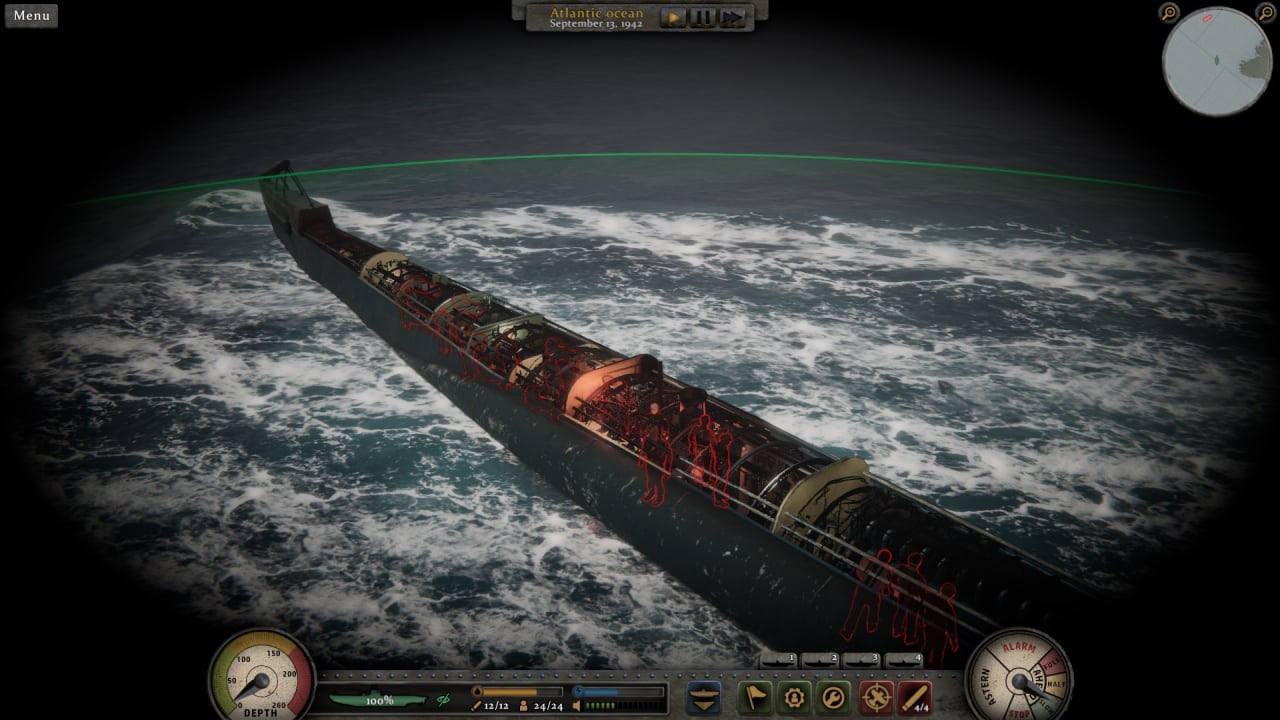This screenshot has width=1280, height=720.
Task: Select the green flag icon button
Action: 754,697
